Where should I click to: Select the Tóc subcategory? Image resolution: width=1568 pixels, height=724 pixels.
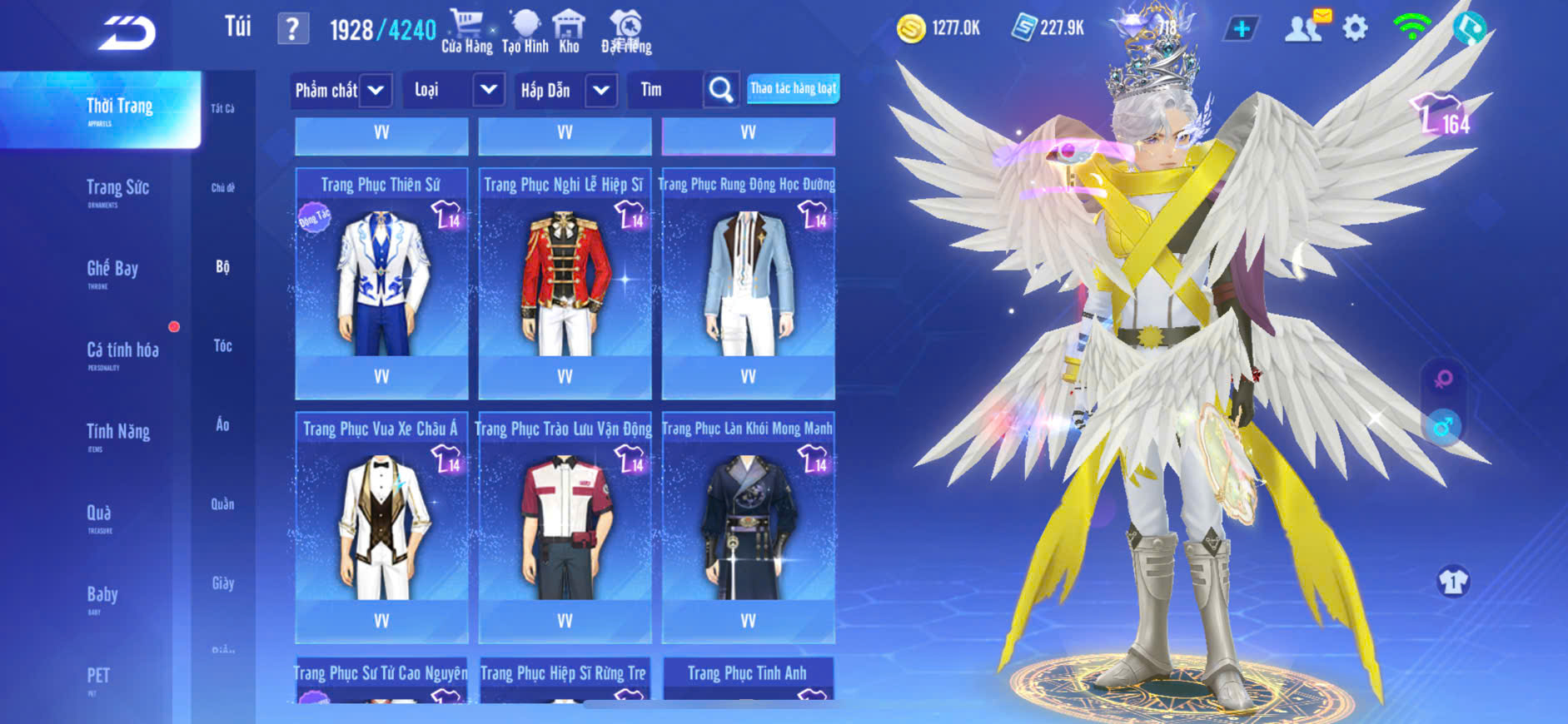click(222, 346)
